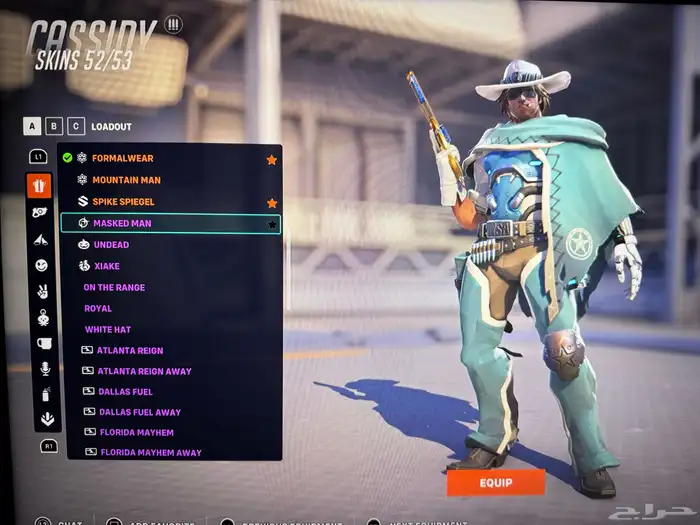
Task: Select the Formalwear skin
Action: 123,158
